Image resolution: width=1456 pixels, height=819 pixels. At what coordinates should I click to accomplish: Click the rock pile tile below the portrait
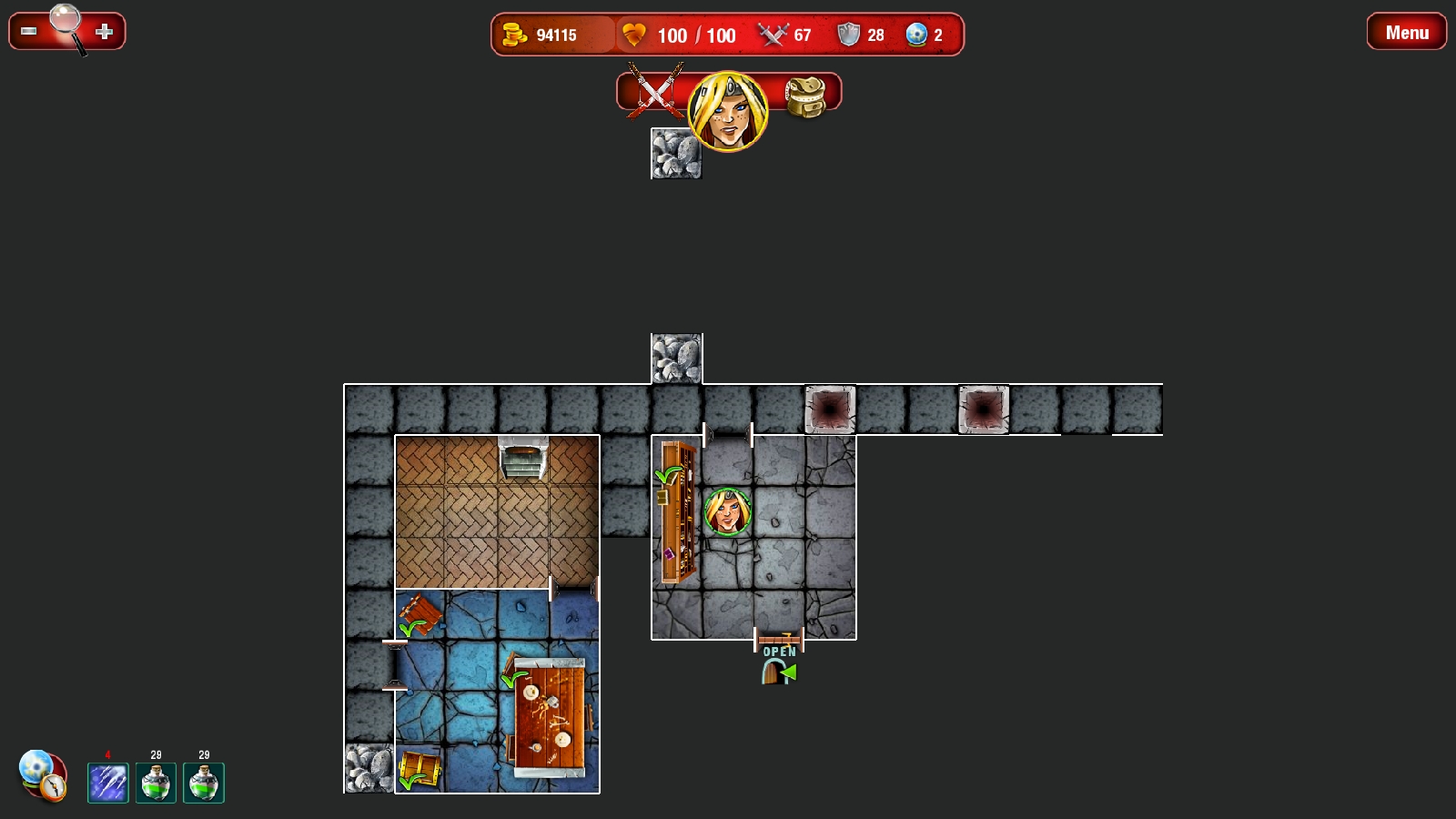676,155
